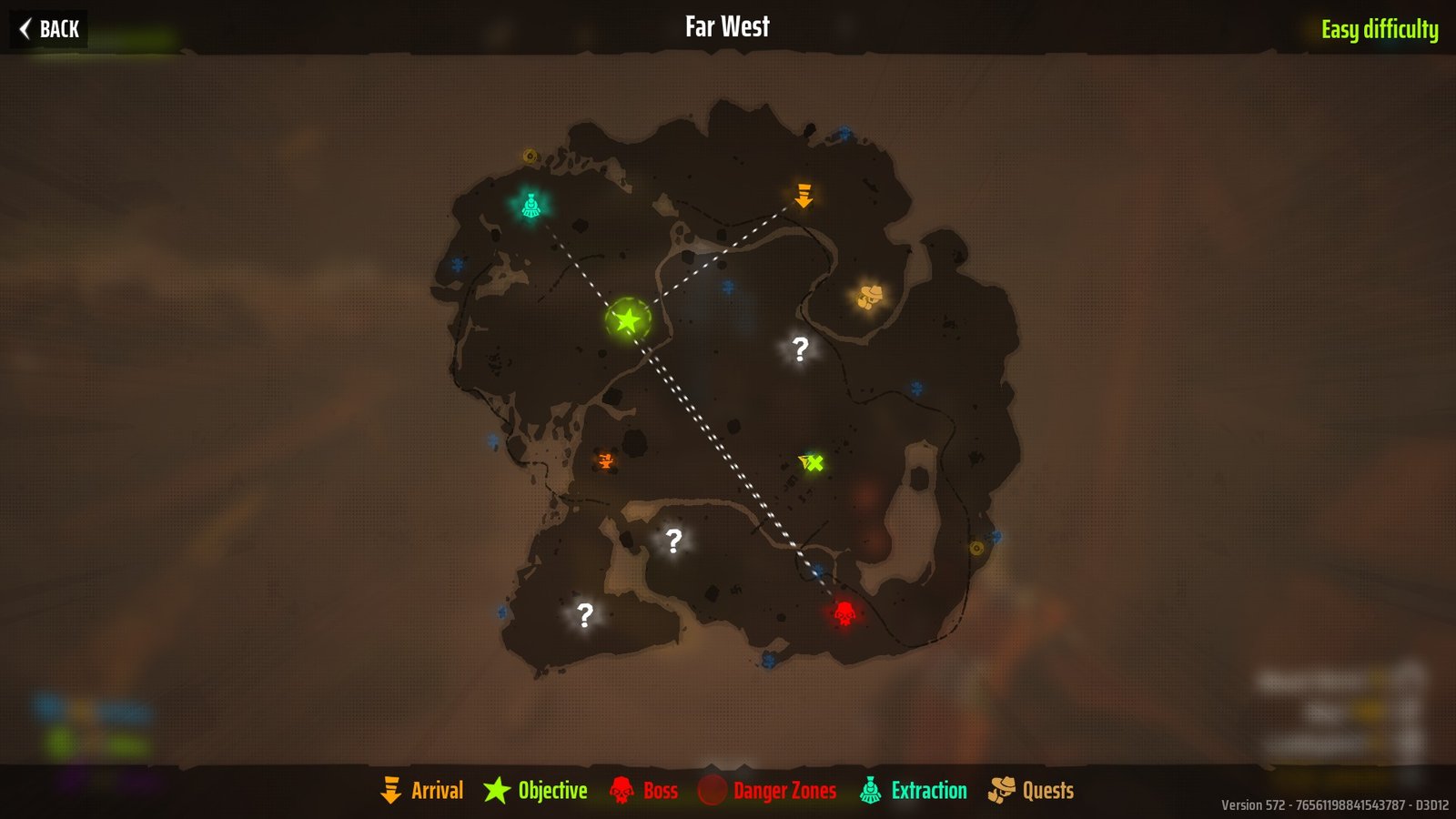Open the Easy difficulty selector

pos(1379,28)
